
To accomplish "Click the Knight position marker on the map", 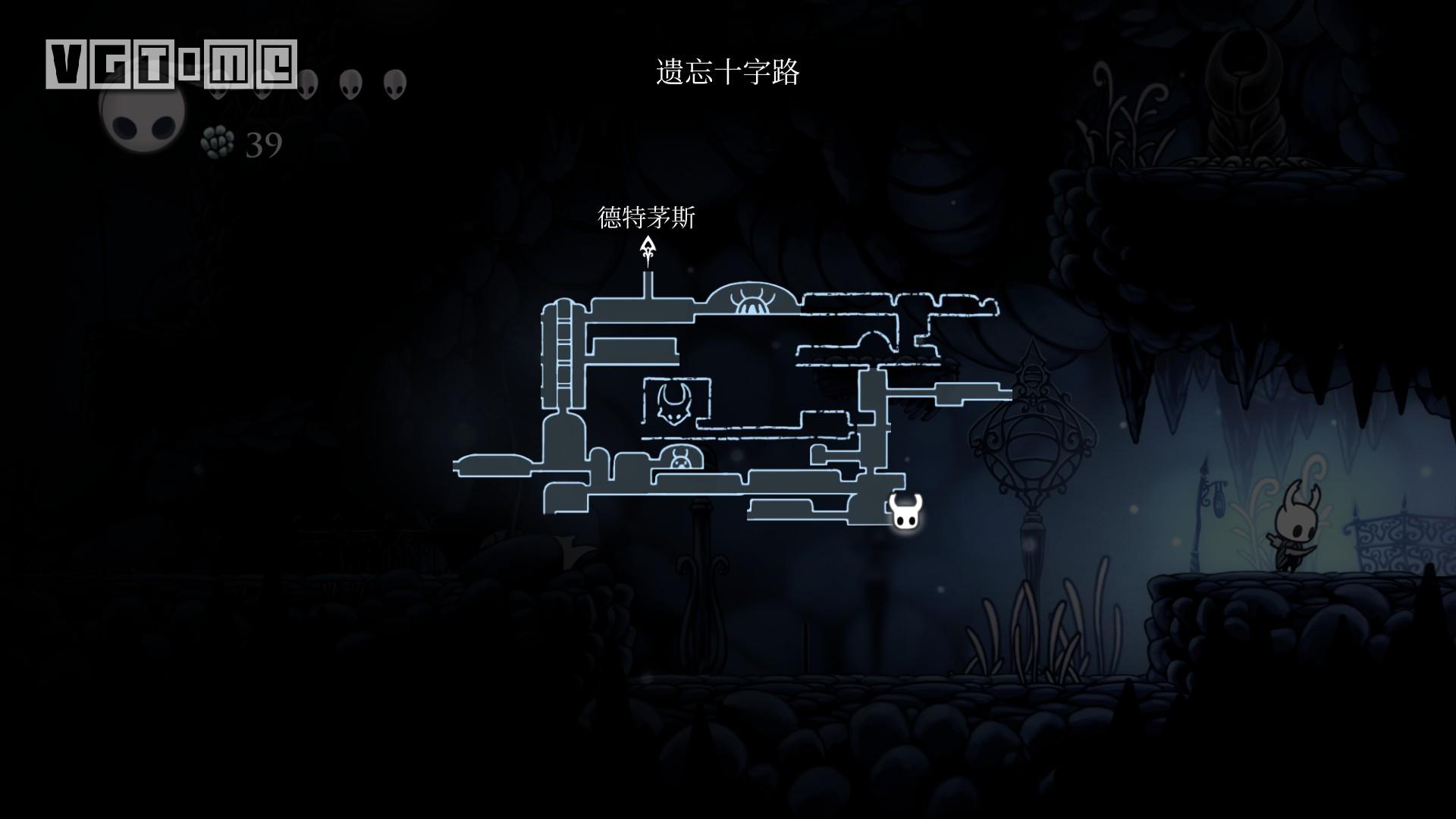I will click(905, 511).
